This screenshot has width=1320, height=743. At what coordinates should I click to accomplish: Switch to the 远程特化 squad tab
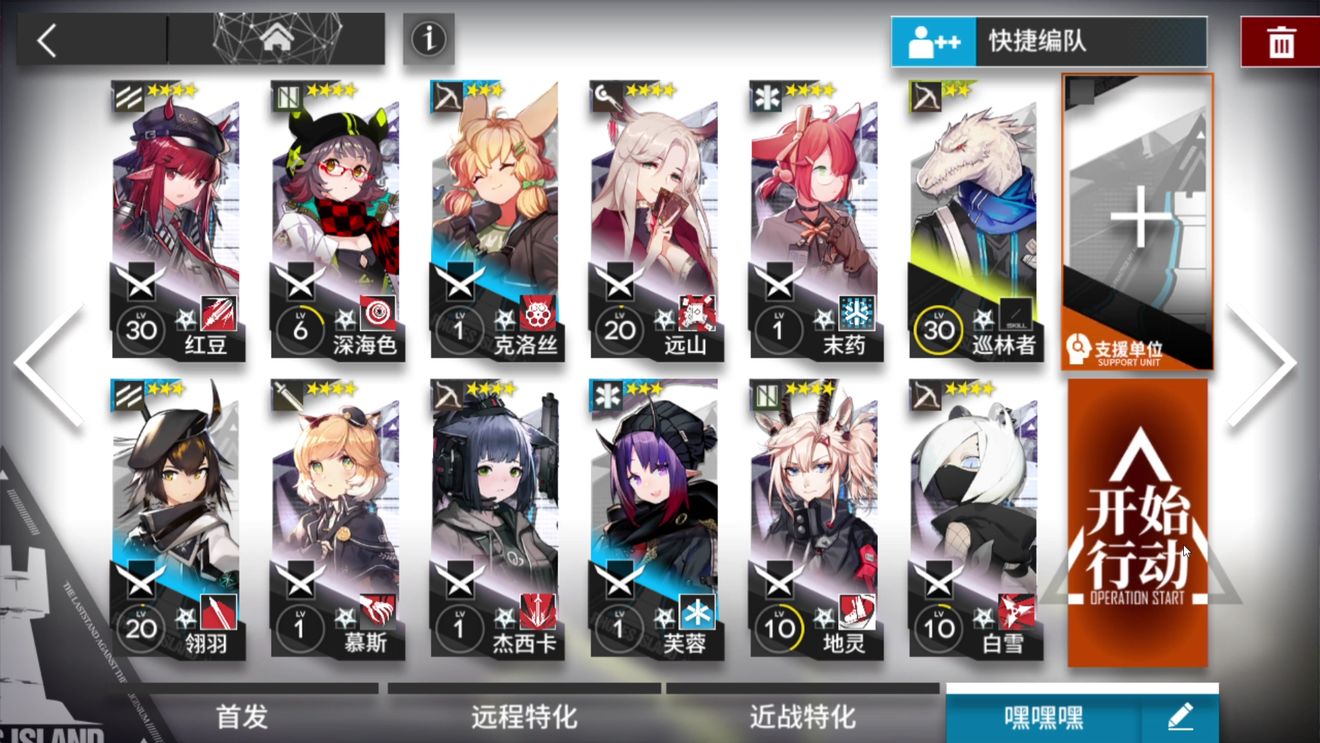pyautogui.click(x=524, y=717)
